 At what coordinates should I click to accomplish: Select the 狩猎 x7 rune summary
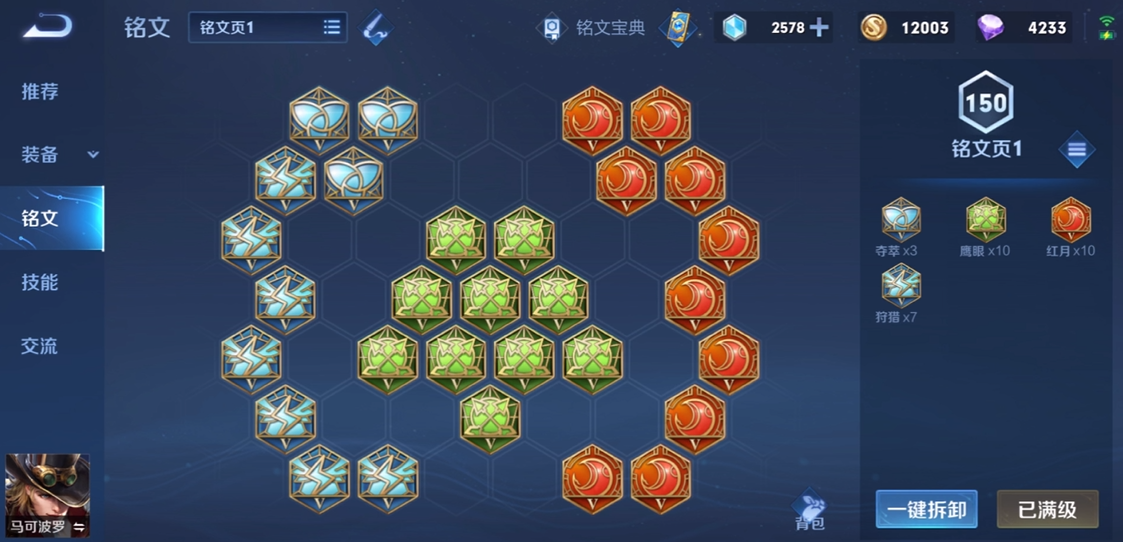point(900,294)
